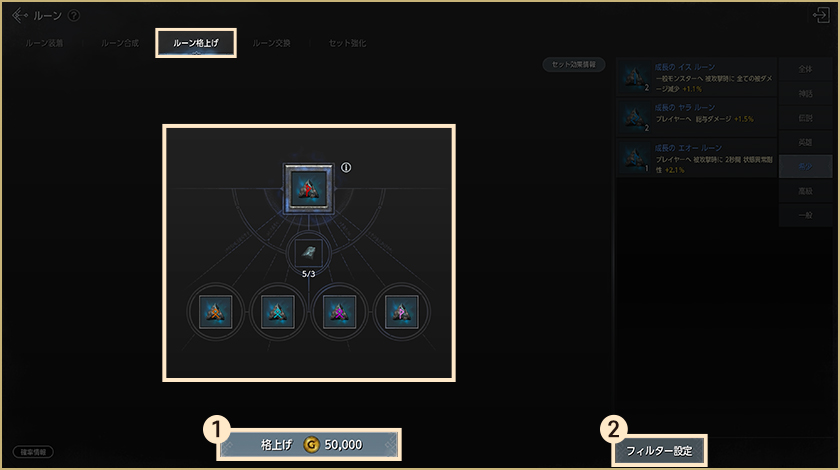
Task: Pick the 成長の エオー ルーン row
Action: pos(696,158)
